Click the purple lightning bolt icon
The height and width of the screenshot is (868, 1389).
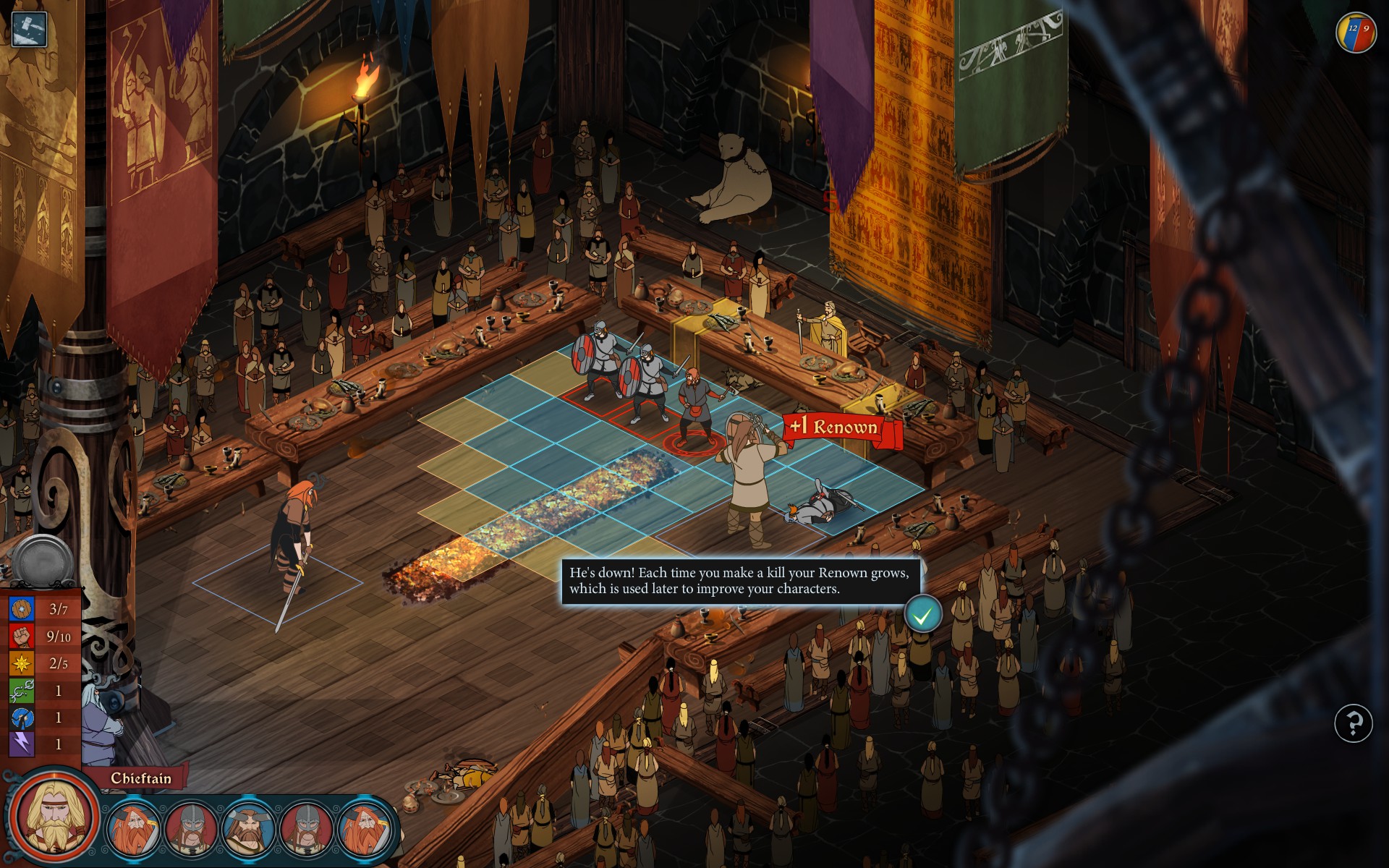pyautogui.click(x=22, y=744)
